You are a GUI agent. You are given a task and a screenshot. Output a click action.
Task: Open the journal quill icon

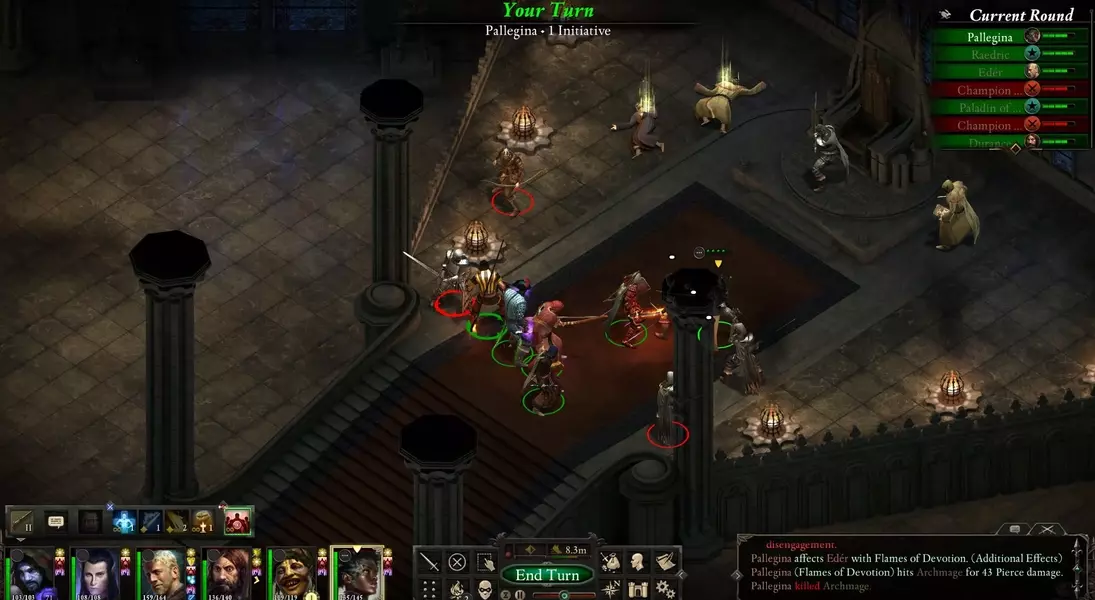point(665,562)
